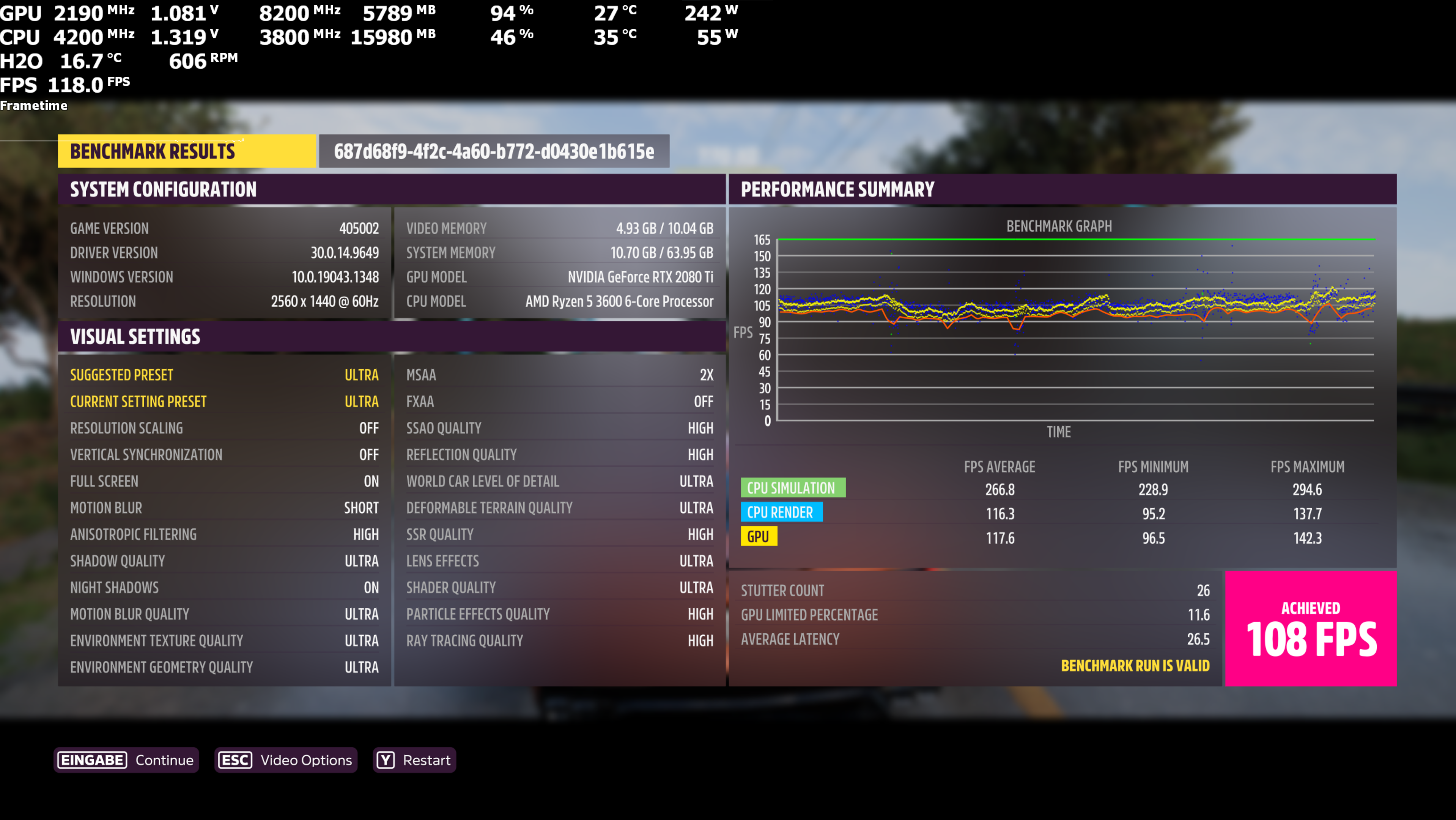
Task: Select the blue CPU RENDER legend marker
Action: tap(782, 512)
